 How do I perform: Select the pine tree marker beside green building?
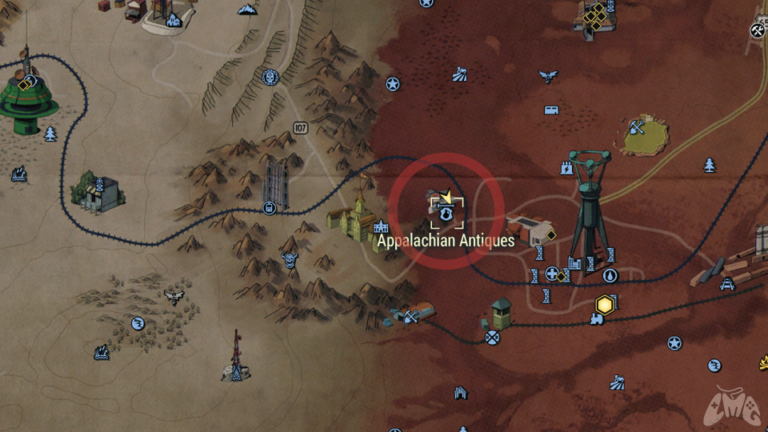pyautogui.click(x=50, y=133)
